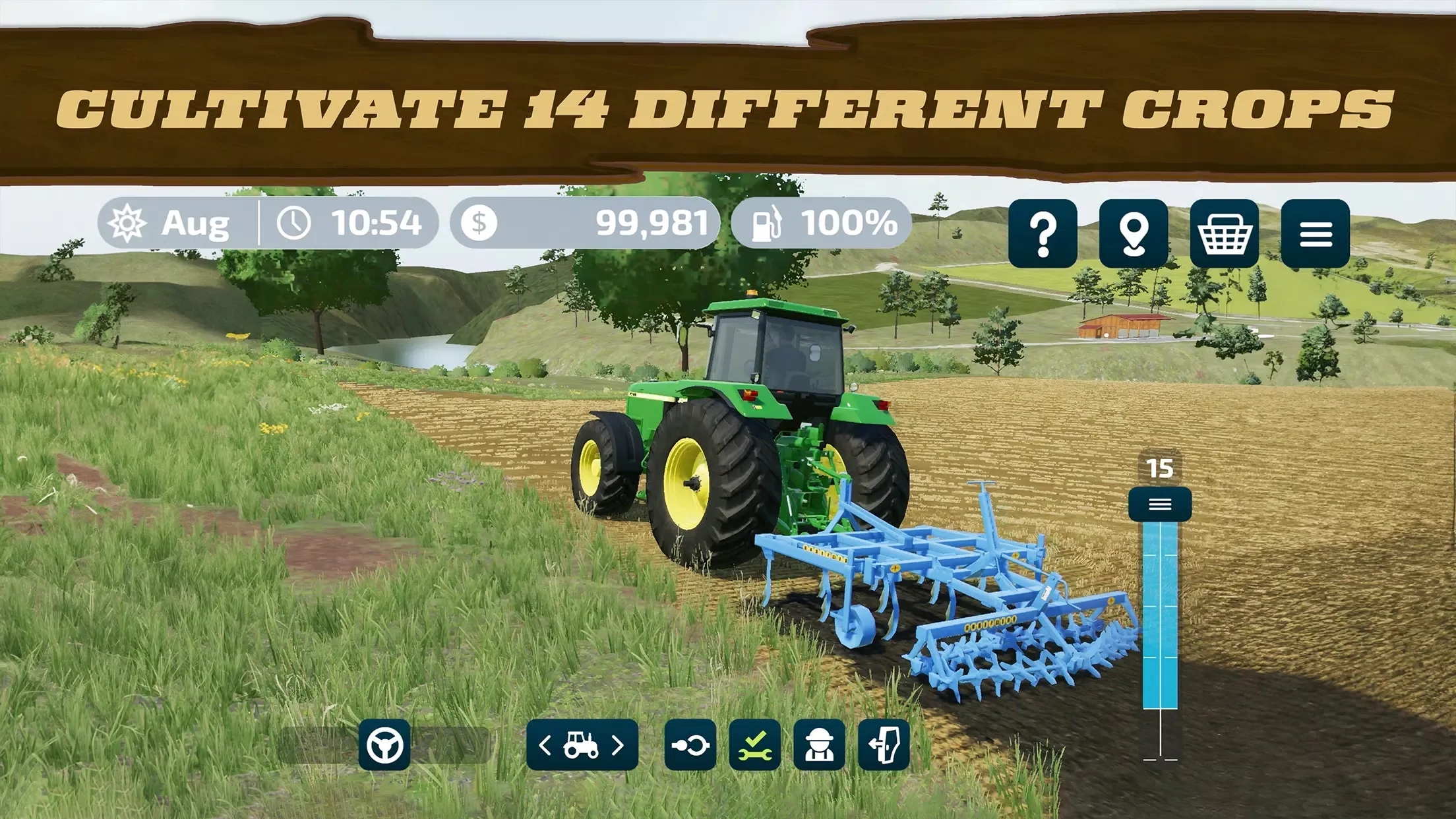The width and height of the screenshot is (1456, 819).
Task: Open the map with the location pin
Action: (1134, 233)
